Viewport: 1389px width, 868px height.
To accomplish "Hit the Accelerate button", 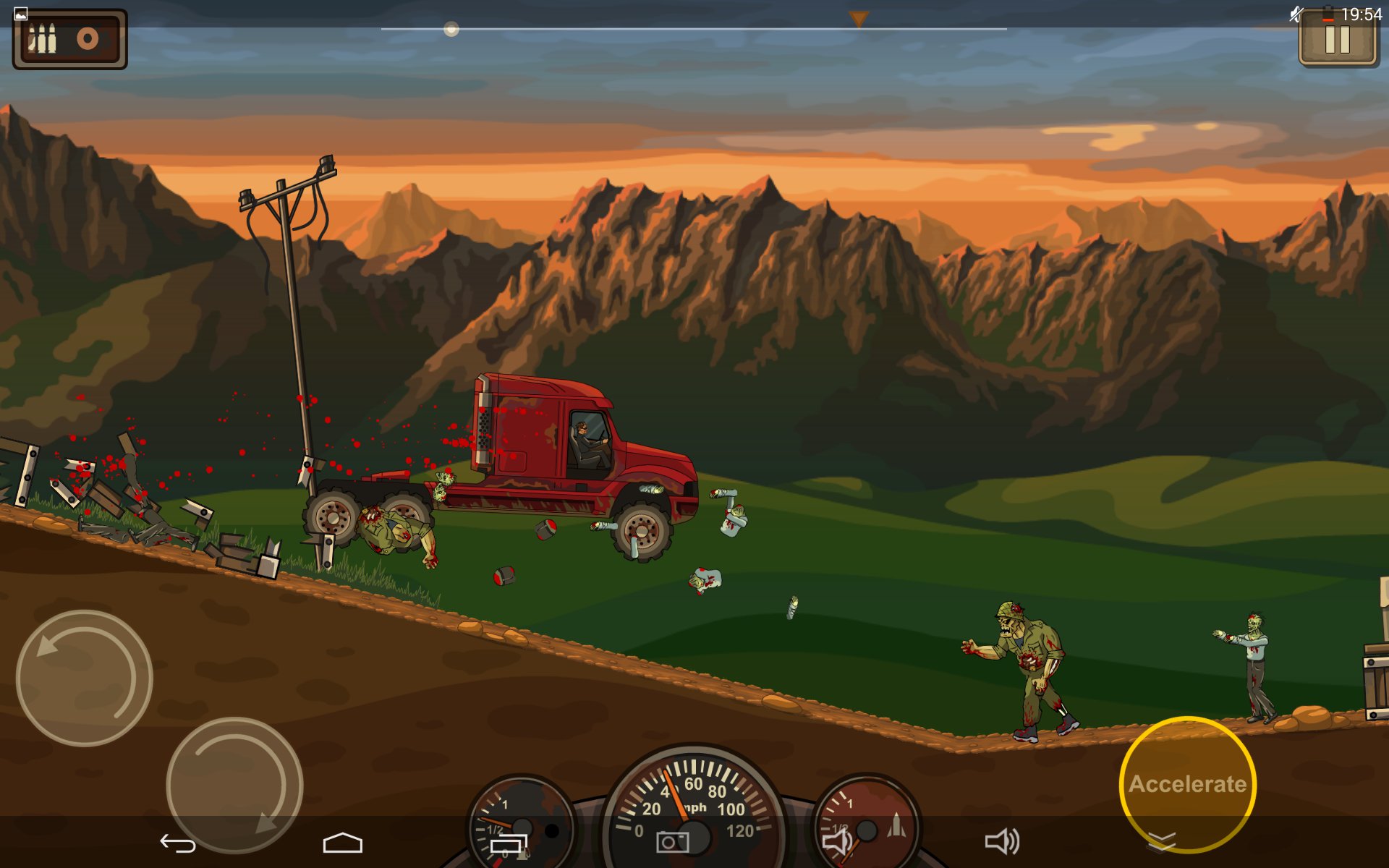I will 1187,783.
